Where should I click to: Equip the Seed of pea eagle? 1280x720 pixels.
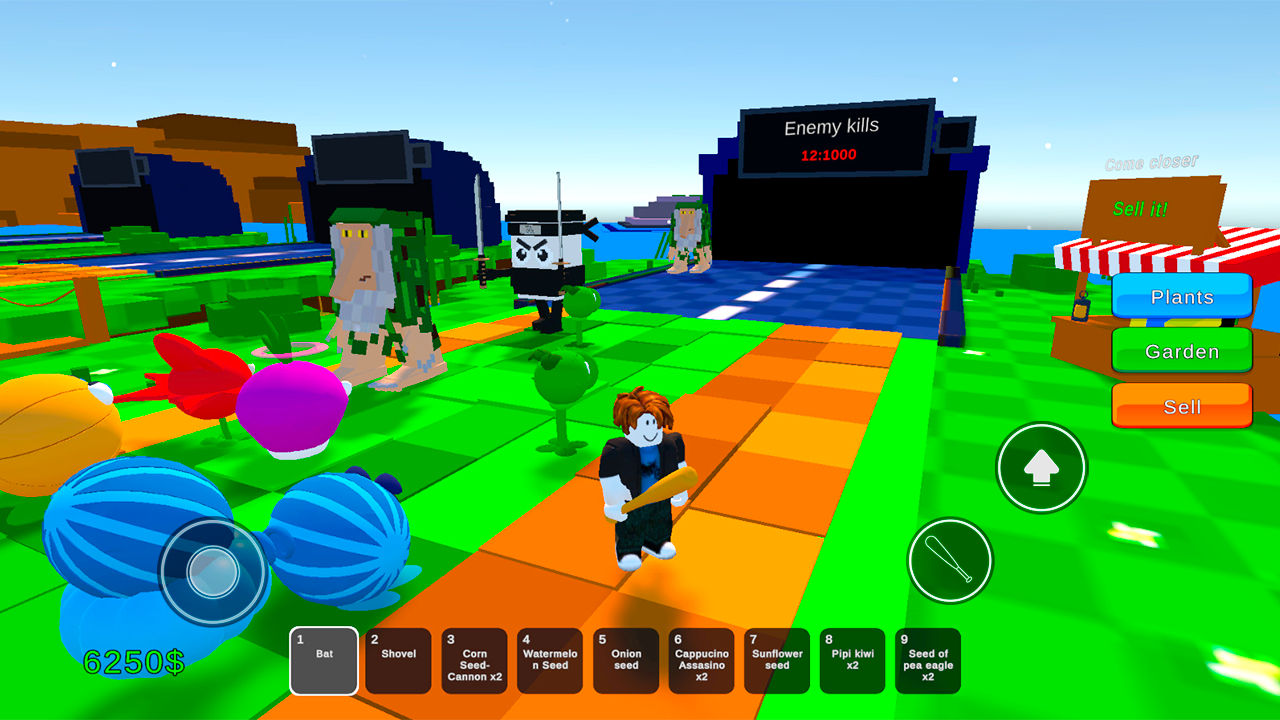coord(928,660)
